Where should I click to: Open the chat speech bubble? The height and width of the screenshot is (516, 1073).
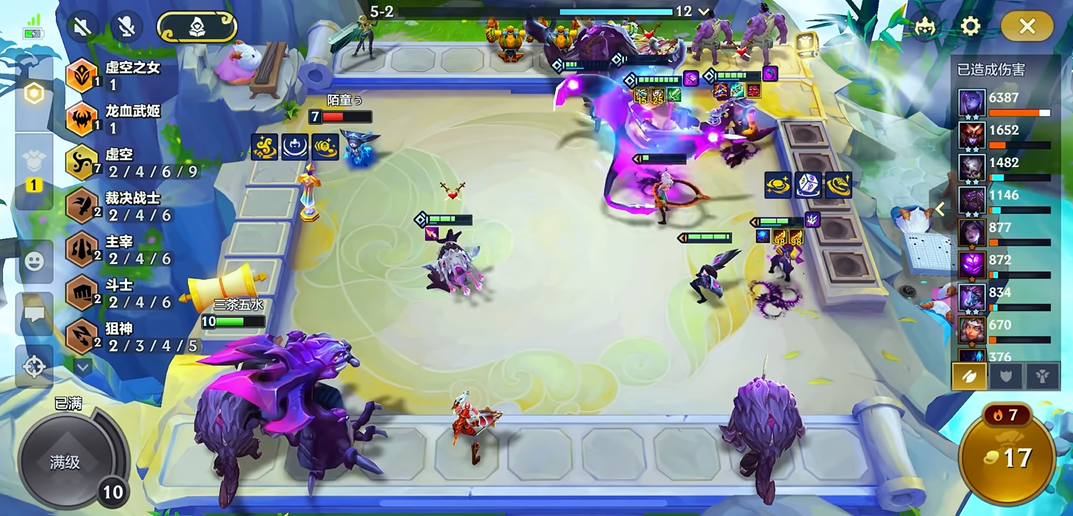[34, 313]
